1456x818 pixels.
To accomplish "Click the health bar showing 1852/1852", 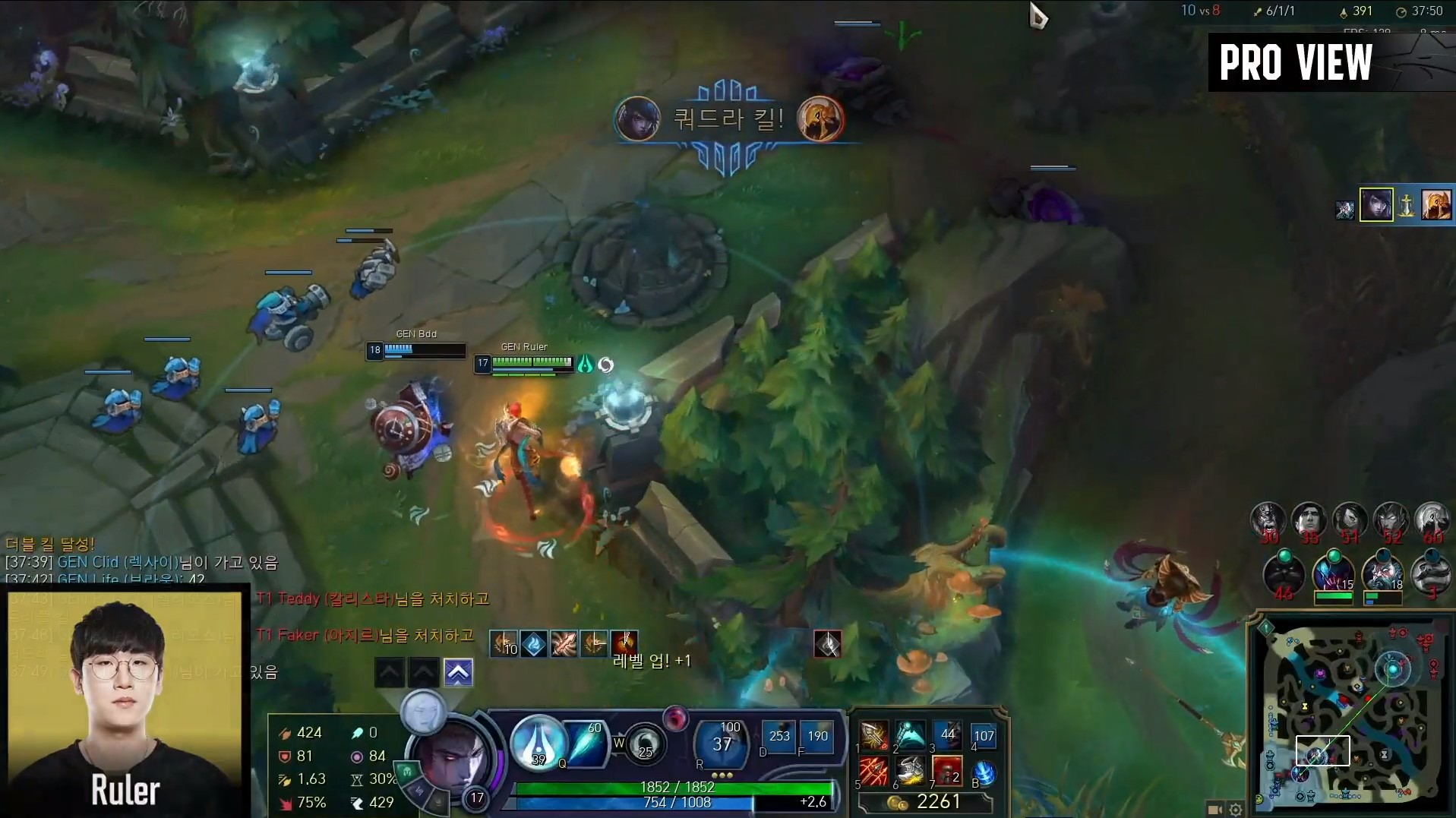I will coord(672,788).
